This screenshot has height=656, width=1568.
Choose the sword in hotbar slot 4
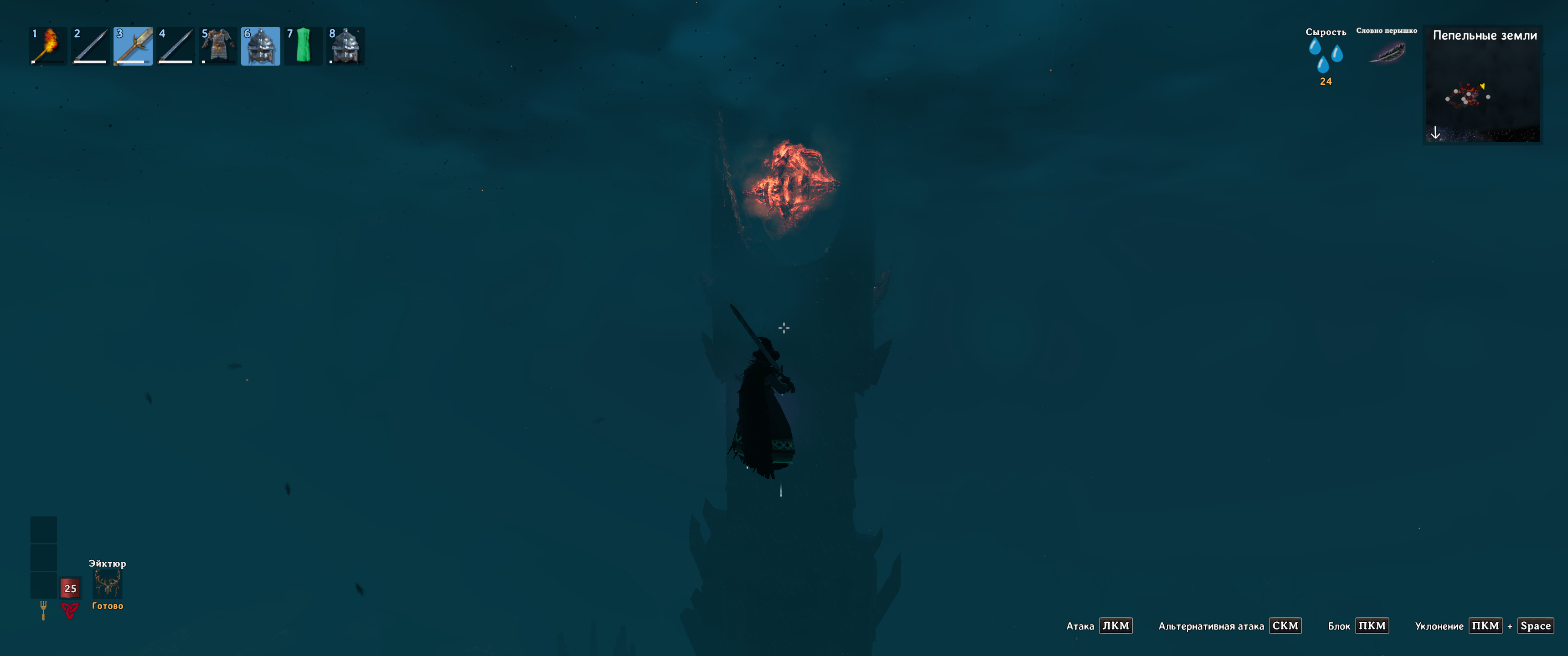175,46
